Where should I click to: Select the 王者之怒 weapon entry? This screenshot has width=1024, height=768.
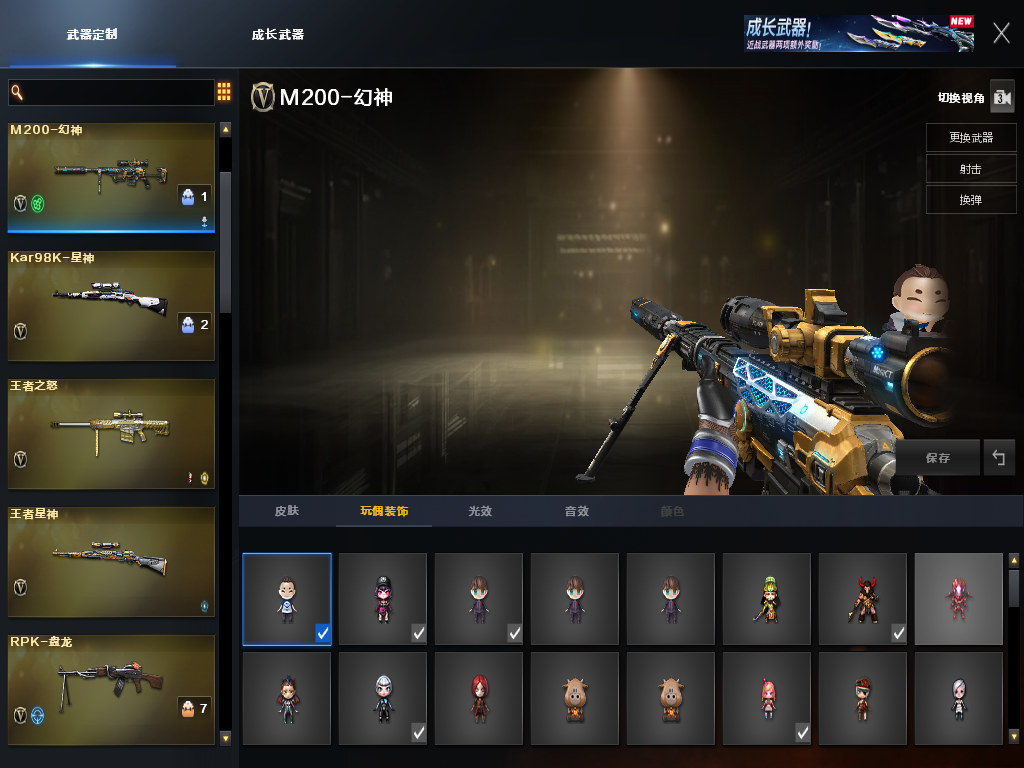112,433
